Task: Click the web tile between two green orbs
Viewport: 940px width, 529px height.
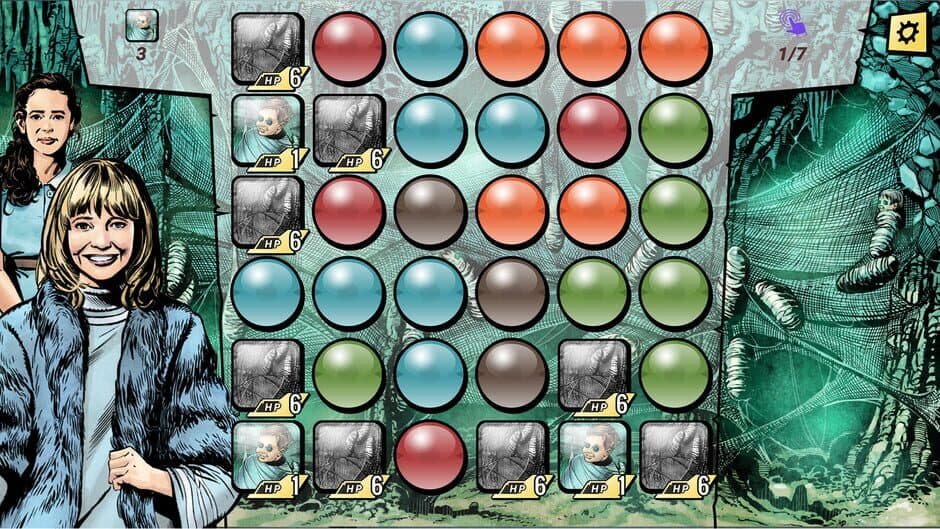Action: pyautogui.click(x=593, y=375)
